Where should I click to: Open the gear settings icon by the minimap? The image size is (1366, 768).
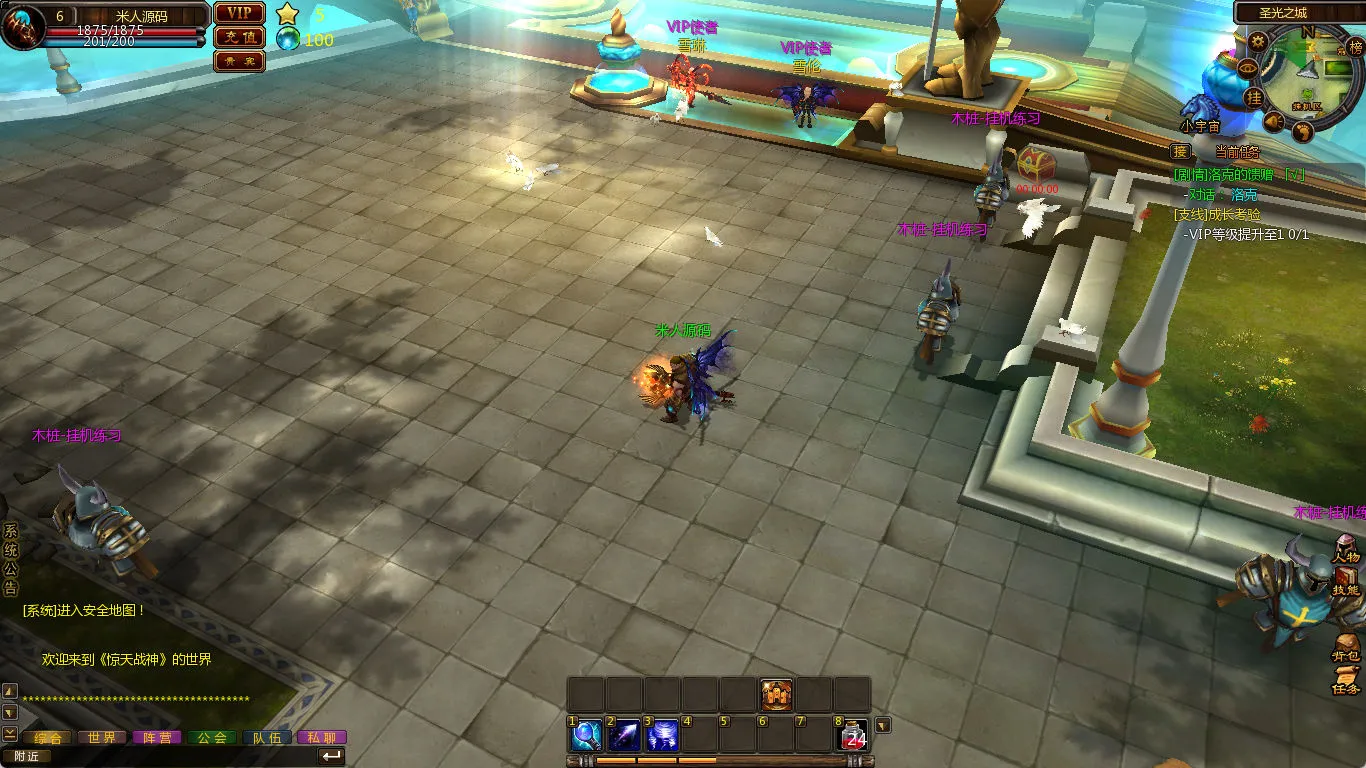(1258, 41)
